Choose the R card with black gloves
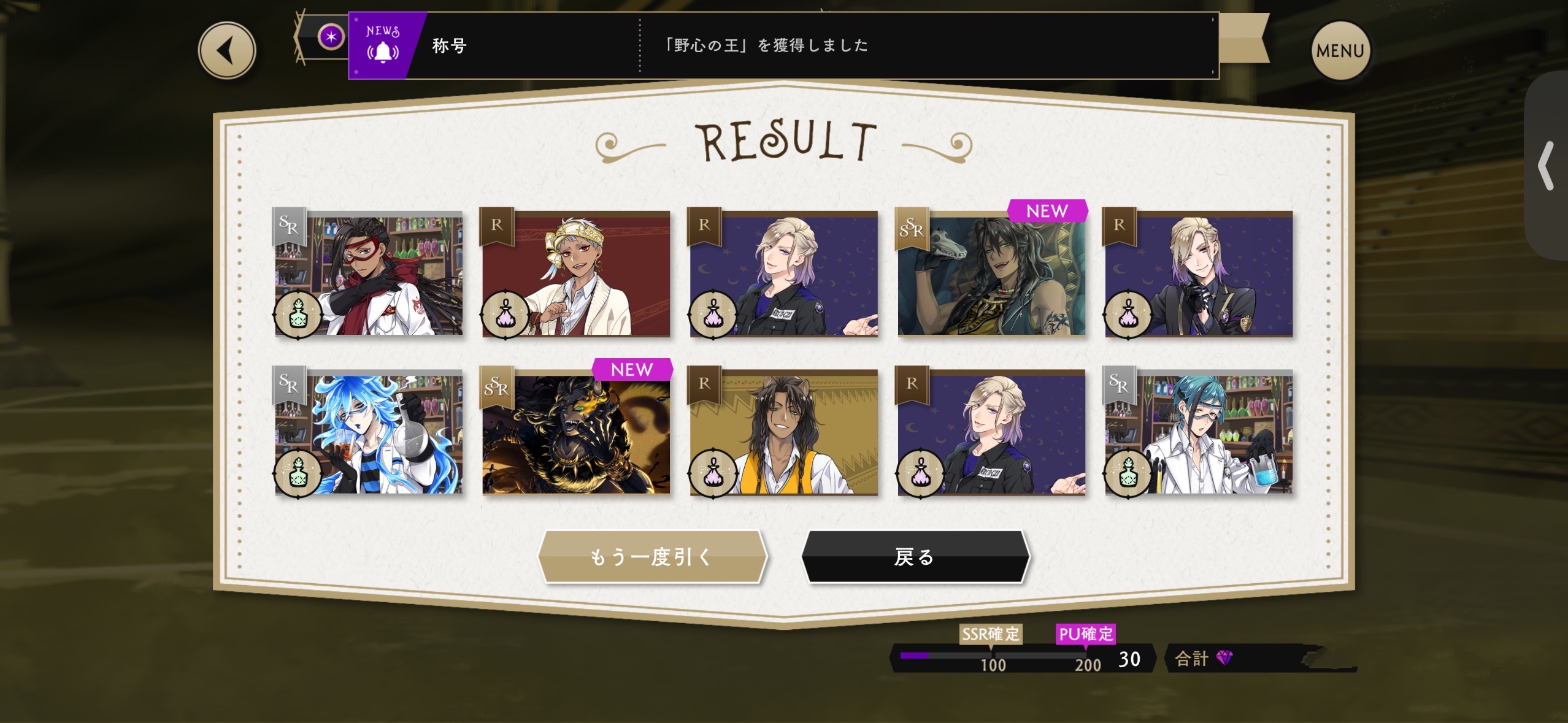The width and height of the screenshot is (1568, 723). click(x=1199, y=274)
